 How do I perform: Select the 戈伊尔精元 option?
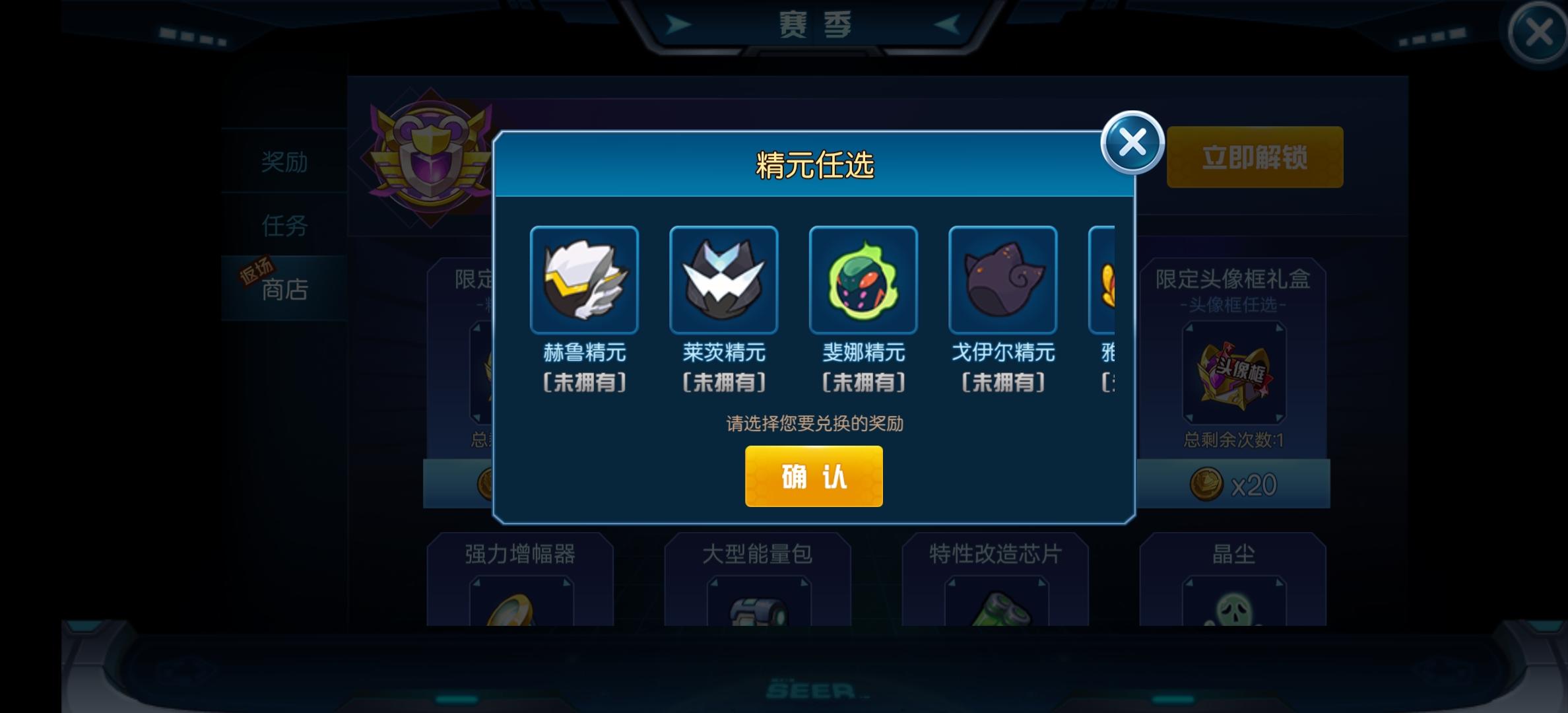[1002, 280]
